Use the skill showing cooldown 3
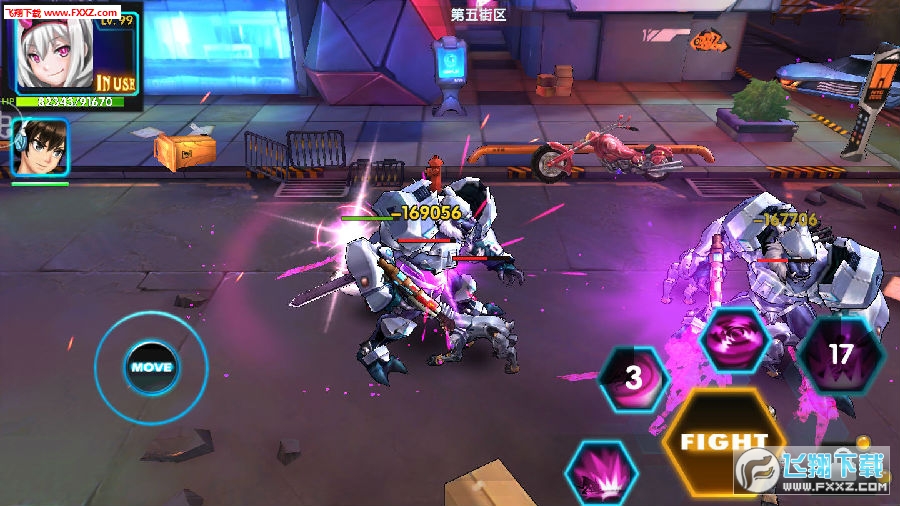Screen dimensions: 900x506 click(x=633, y=379)
